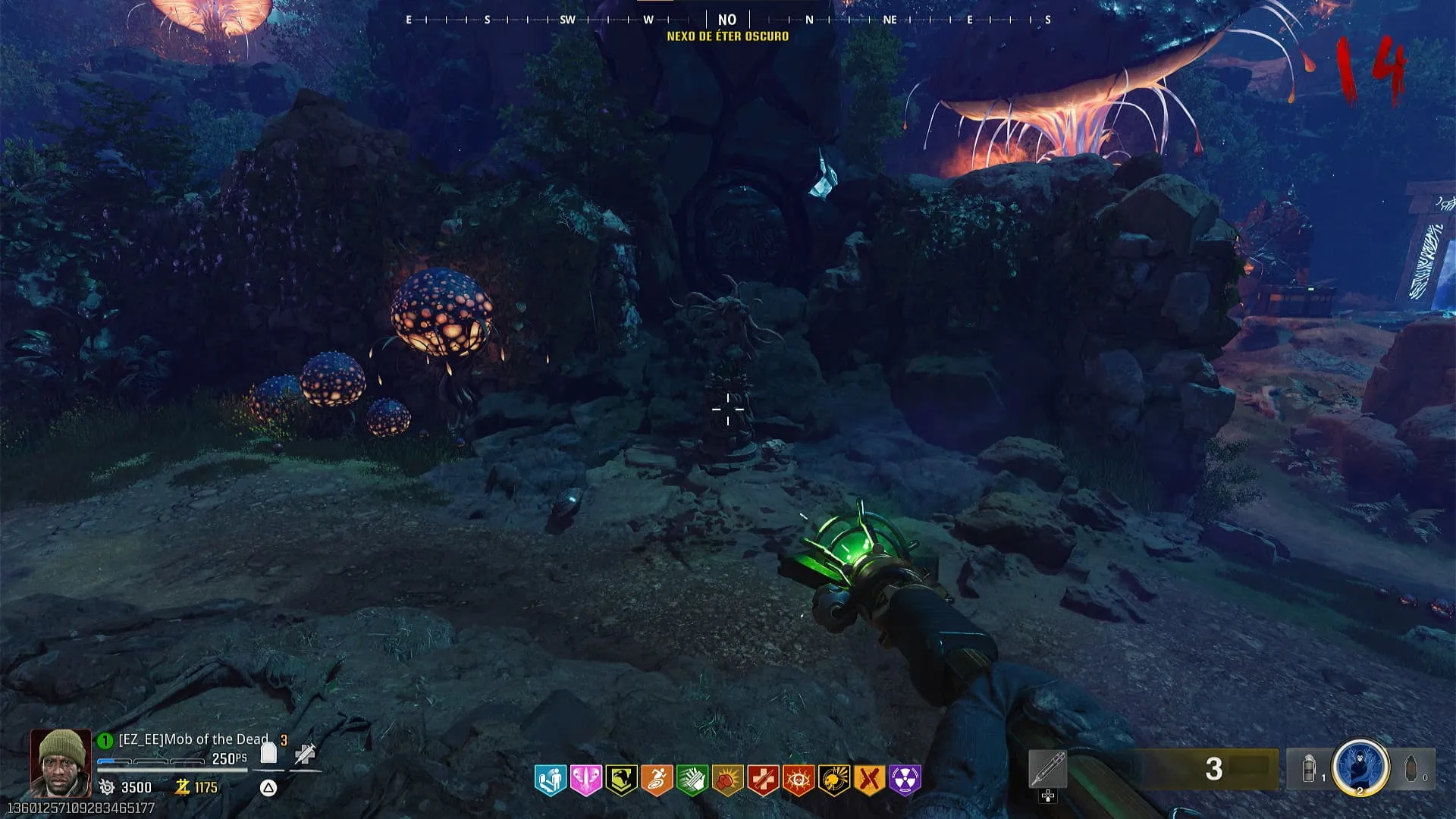Click the NO heading on the compass
The image size is (1456, 819).
[x=727, y=20]
